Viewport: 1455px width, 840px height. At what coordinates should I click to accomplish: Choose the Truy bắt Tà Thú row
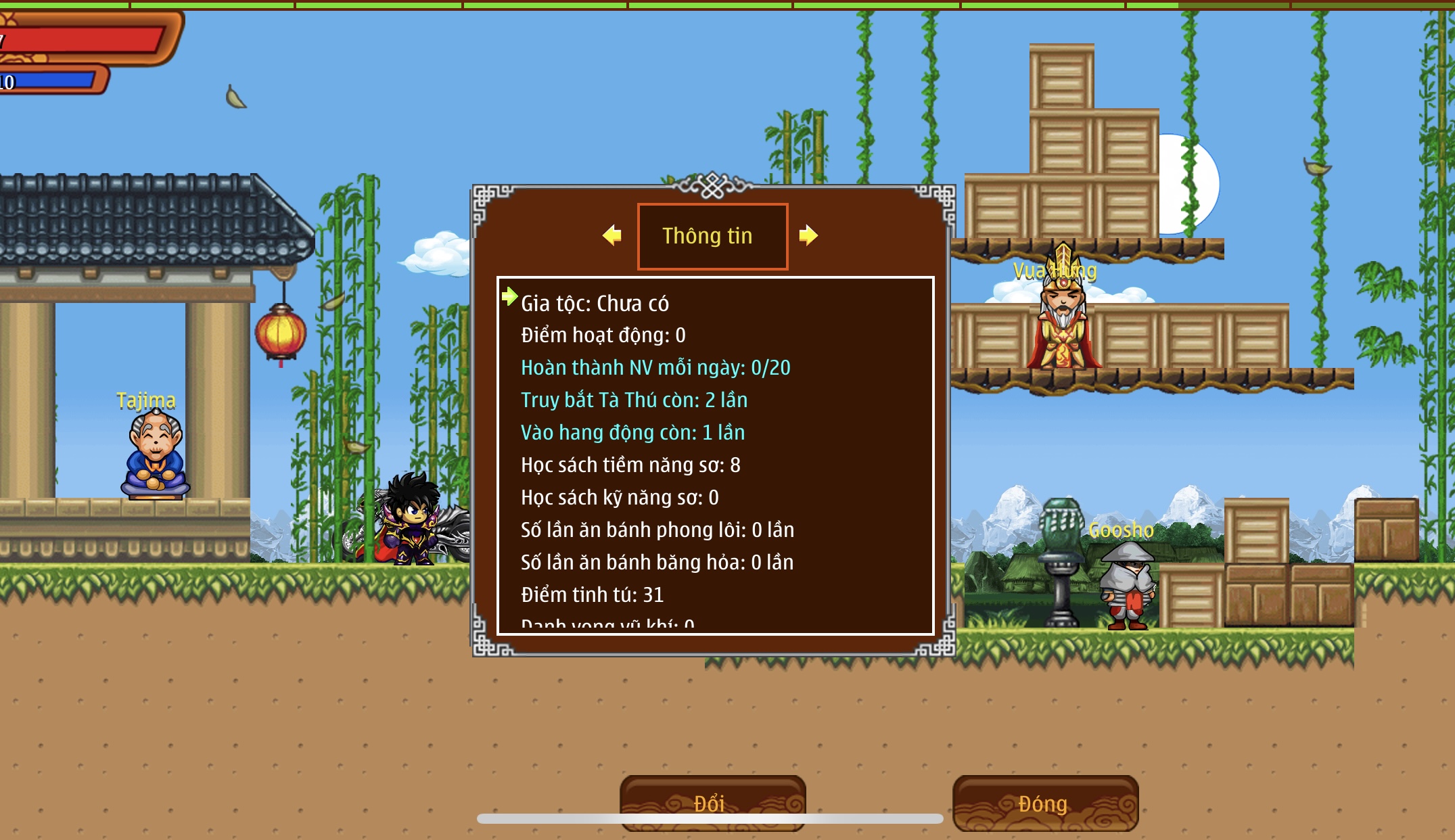[x=634, y=400]
